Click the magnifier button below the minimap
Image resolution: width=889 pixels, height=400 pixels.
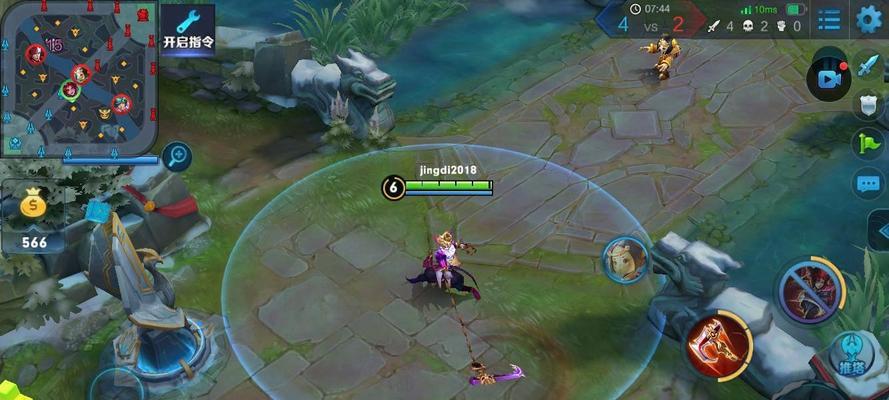(x=177, y=156)
